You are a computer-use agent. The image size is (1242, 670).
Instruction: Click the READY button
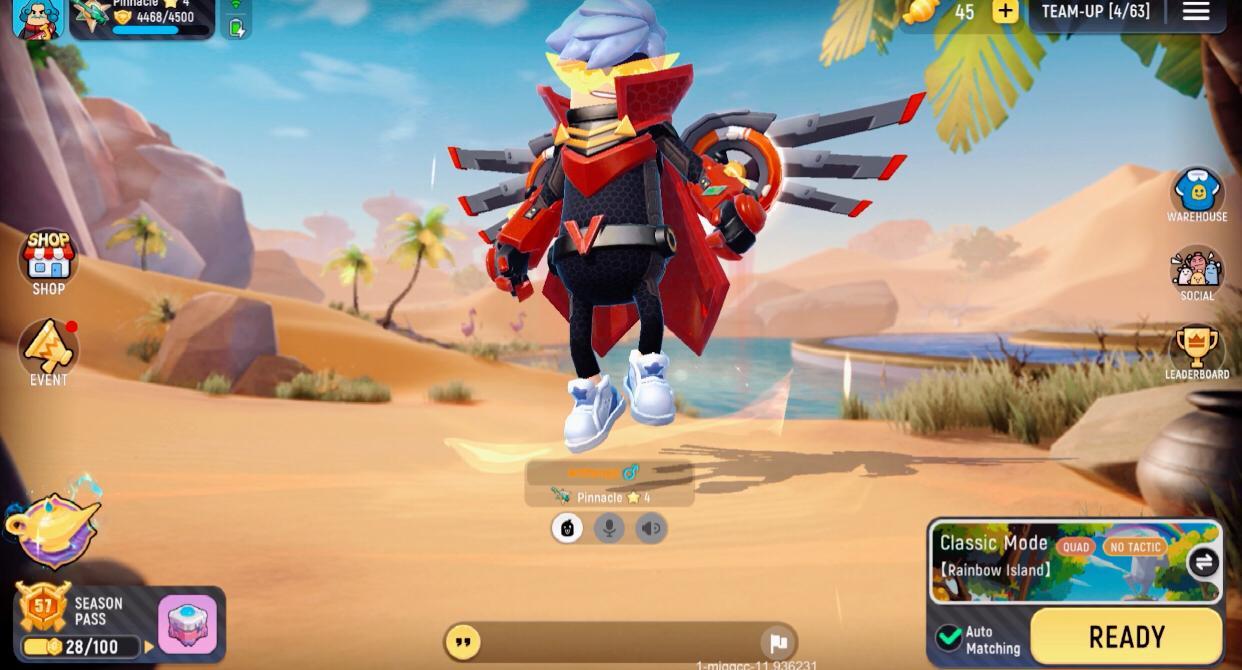click(x=1126, y=637)
